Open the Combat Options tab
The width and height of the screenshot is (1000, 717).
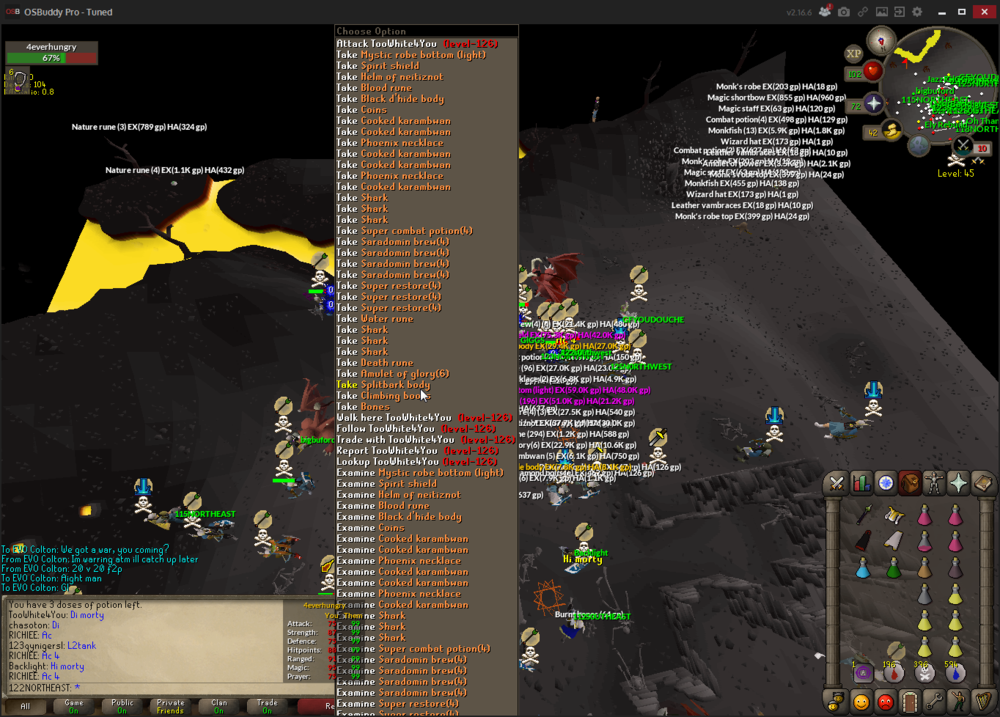pos(837,484)
